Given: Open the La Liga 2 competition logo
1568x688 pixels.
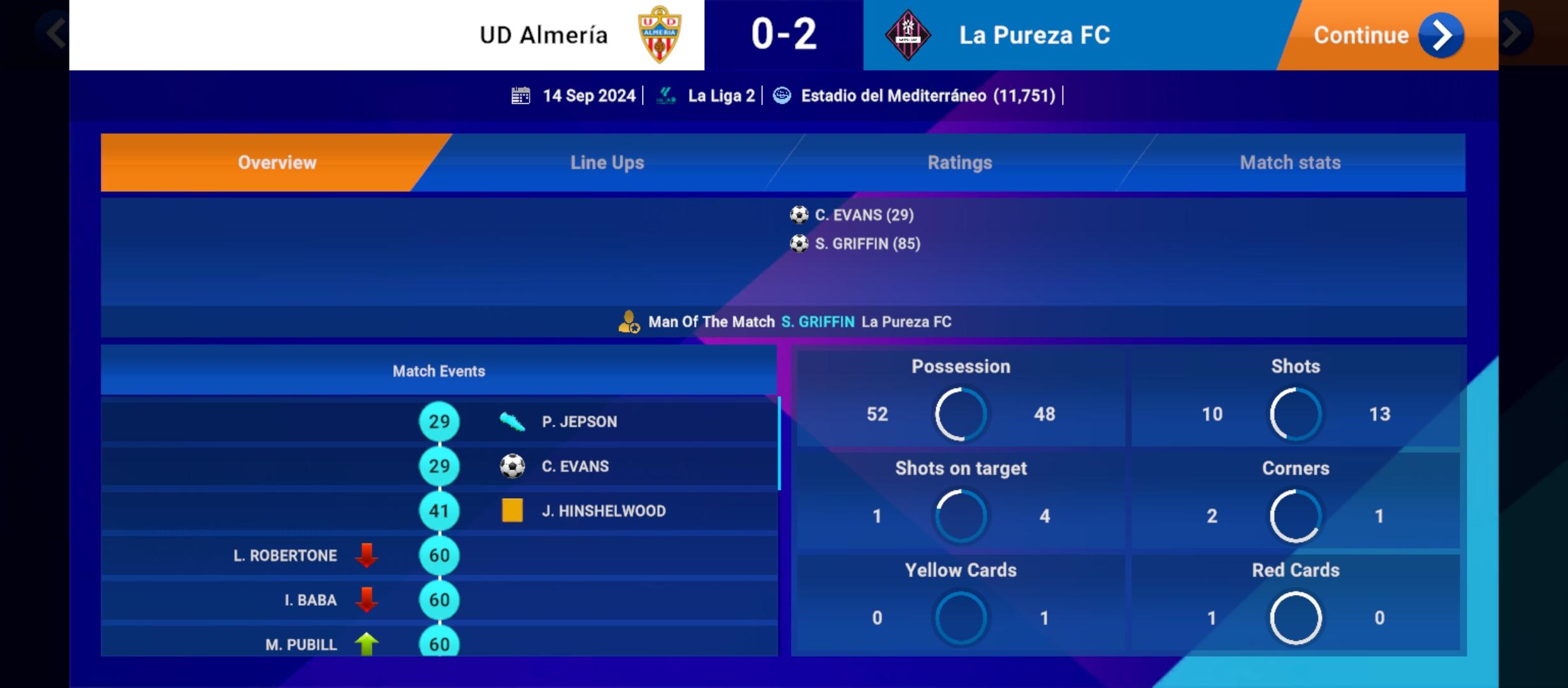Looking at the screenshot, I should (665, 95).
